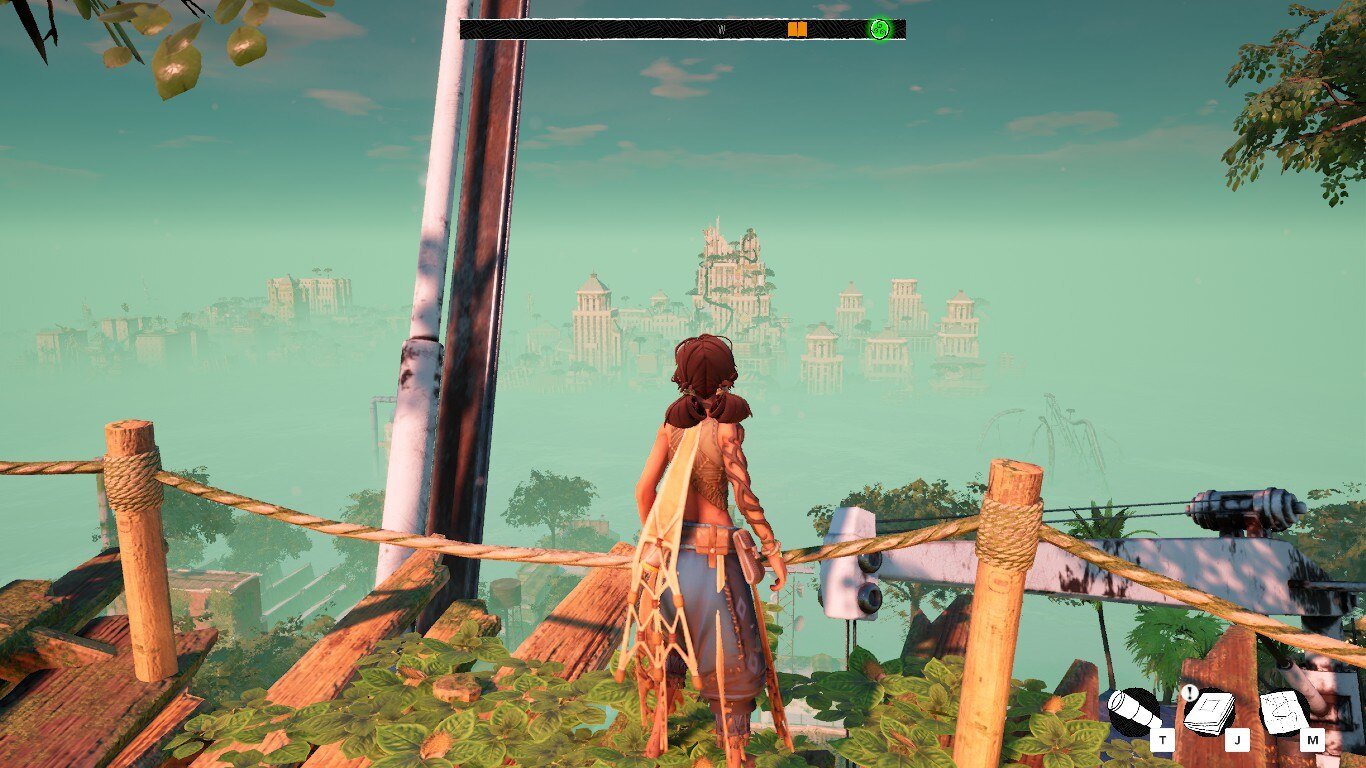Viewport: 1366px width, 768px height.
Task: Open the map sheet icon
Action: point(1284,712)
